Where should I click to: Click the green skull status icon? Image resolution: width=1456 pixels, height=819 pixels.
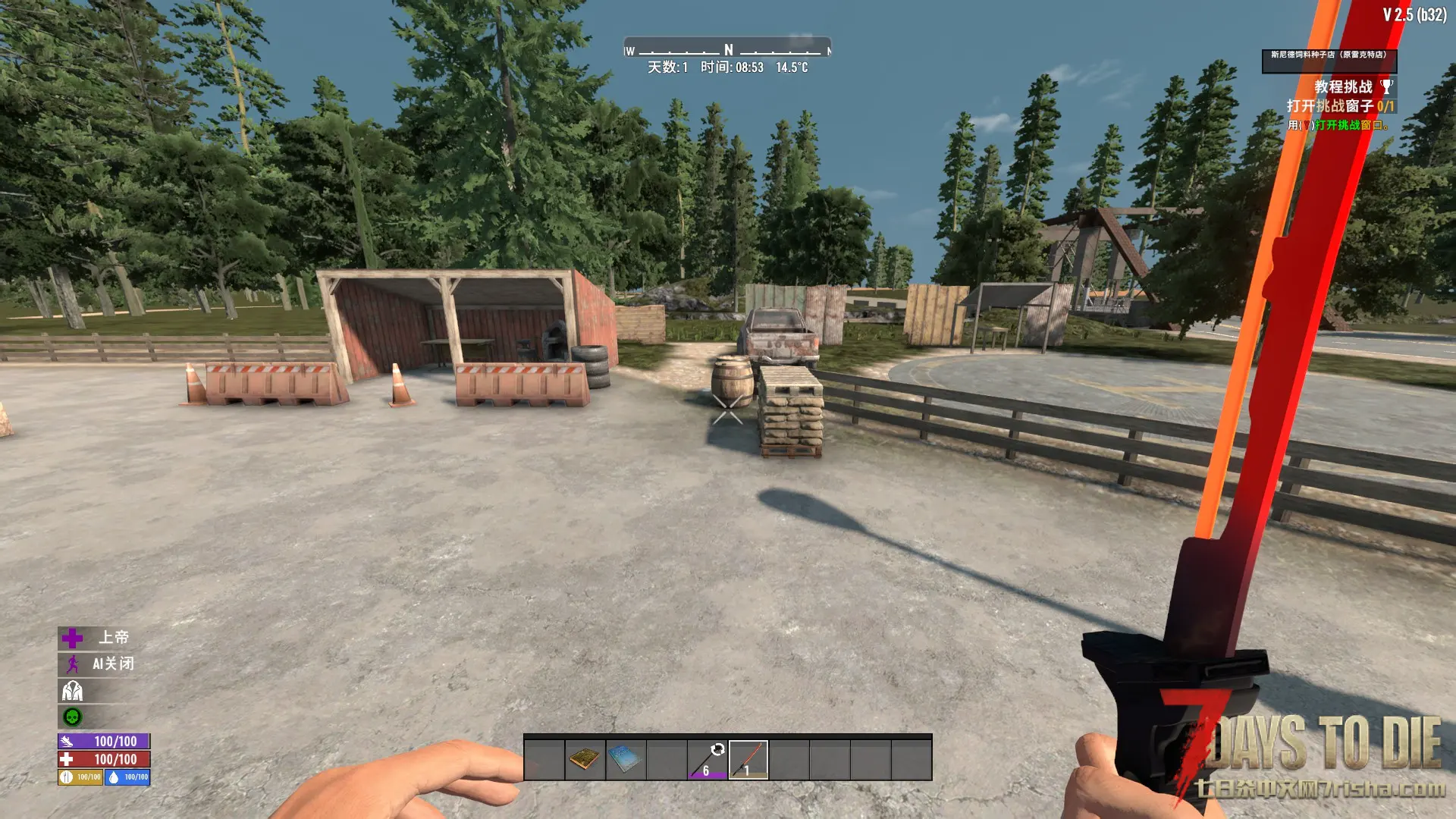pos(72,717)
